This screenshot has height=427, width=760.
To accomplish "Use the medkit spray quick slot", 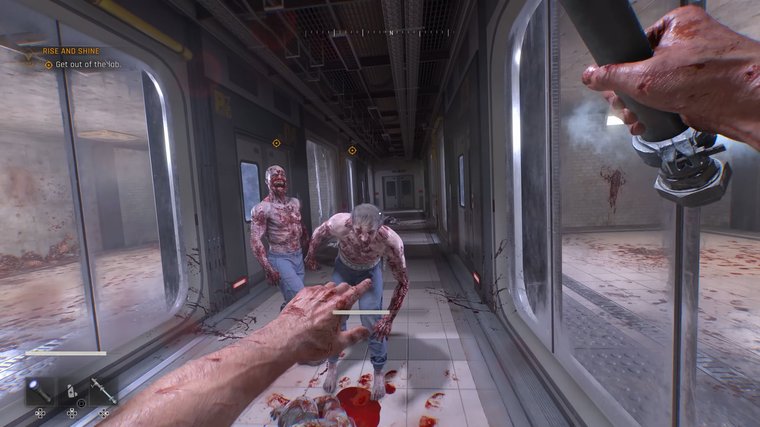I will [72, 390].
